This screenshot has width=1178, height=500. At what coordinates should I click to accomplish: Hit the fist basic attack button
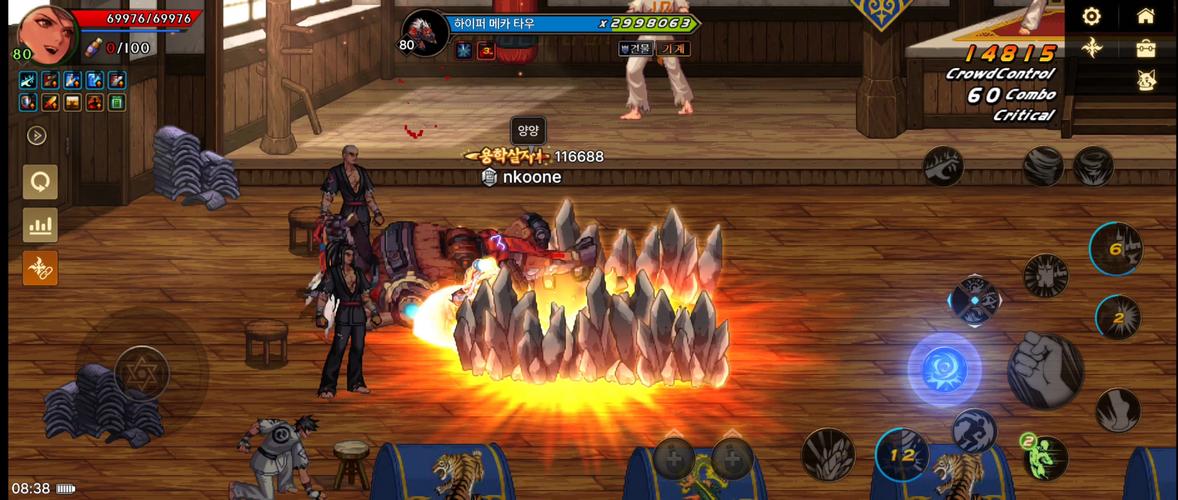[x=1045, y=370]
